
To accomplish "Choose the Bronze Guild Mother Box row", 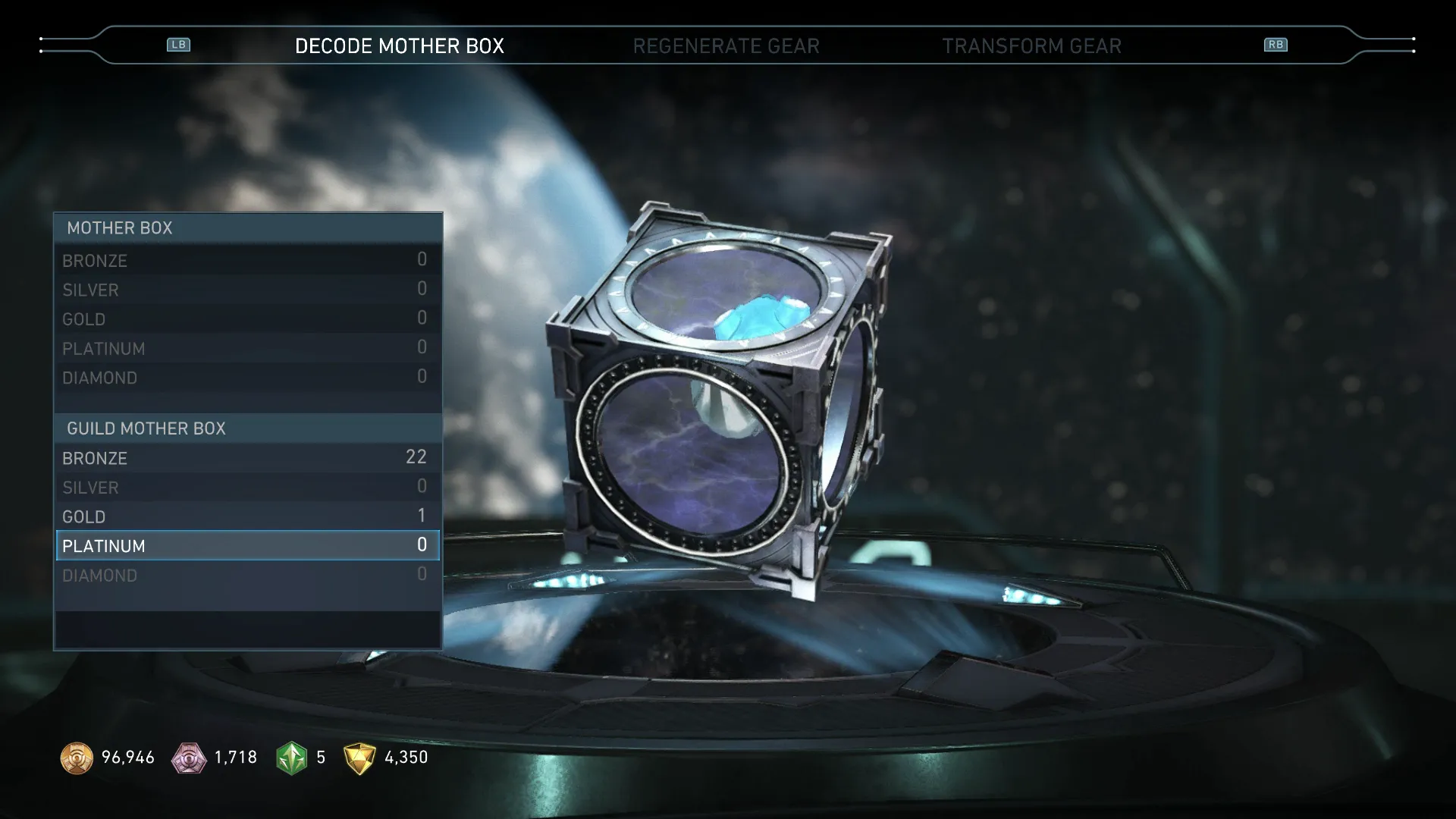I will pyautogui.click(x=247, y=458).
